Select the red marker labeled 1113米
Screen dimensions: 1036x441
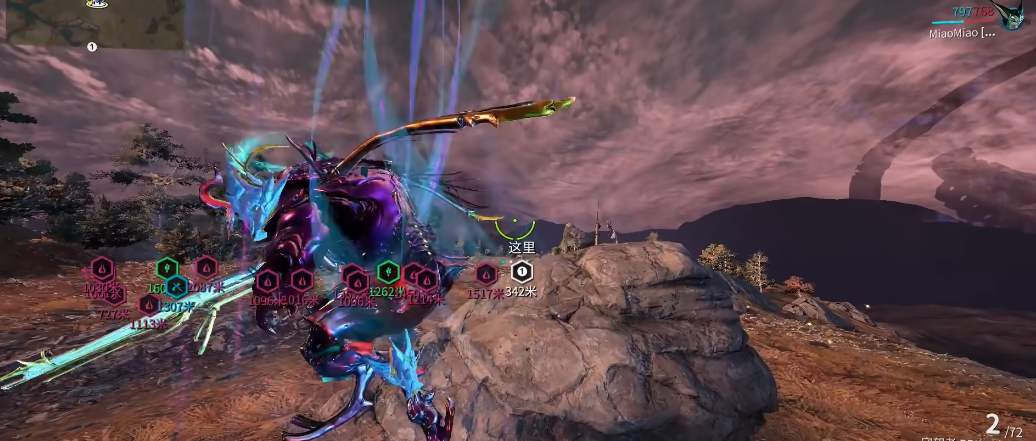coord(149,304)
